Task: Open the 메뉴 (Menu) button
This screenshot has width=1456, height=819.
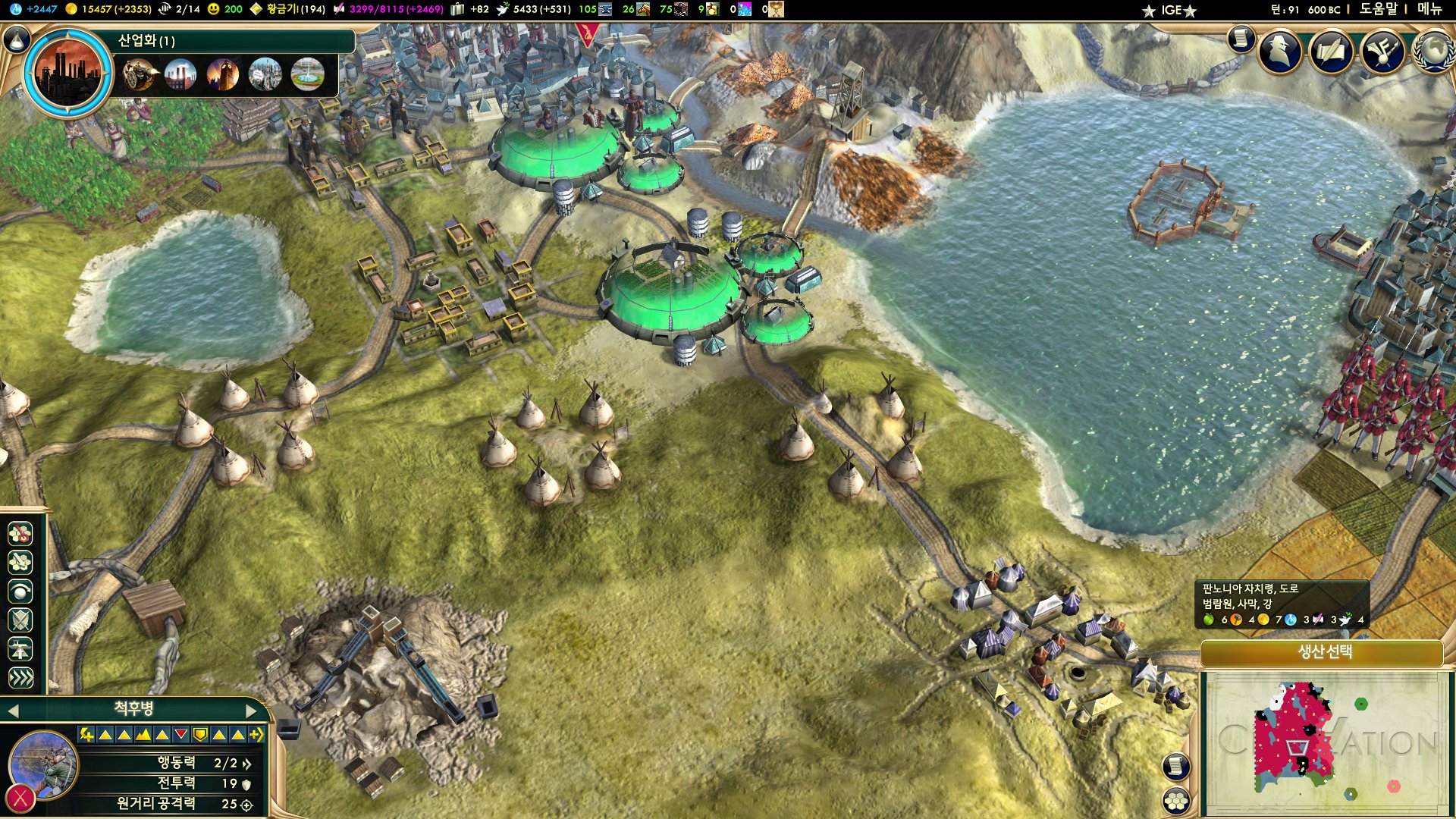Action: (1429, 9)
